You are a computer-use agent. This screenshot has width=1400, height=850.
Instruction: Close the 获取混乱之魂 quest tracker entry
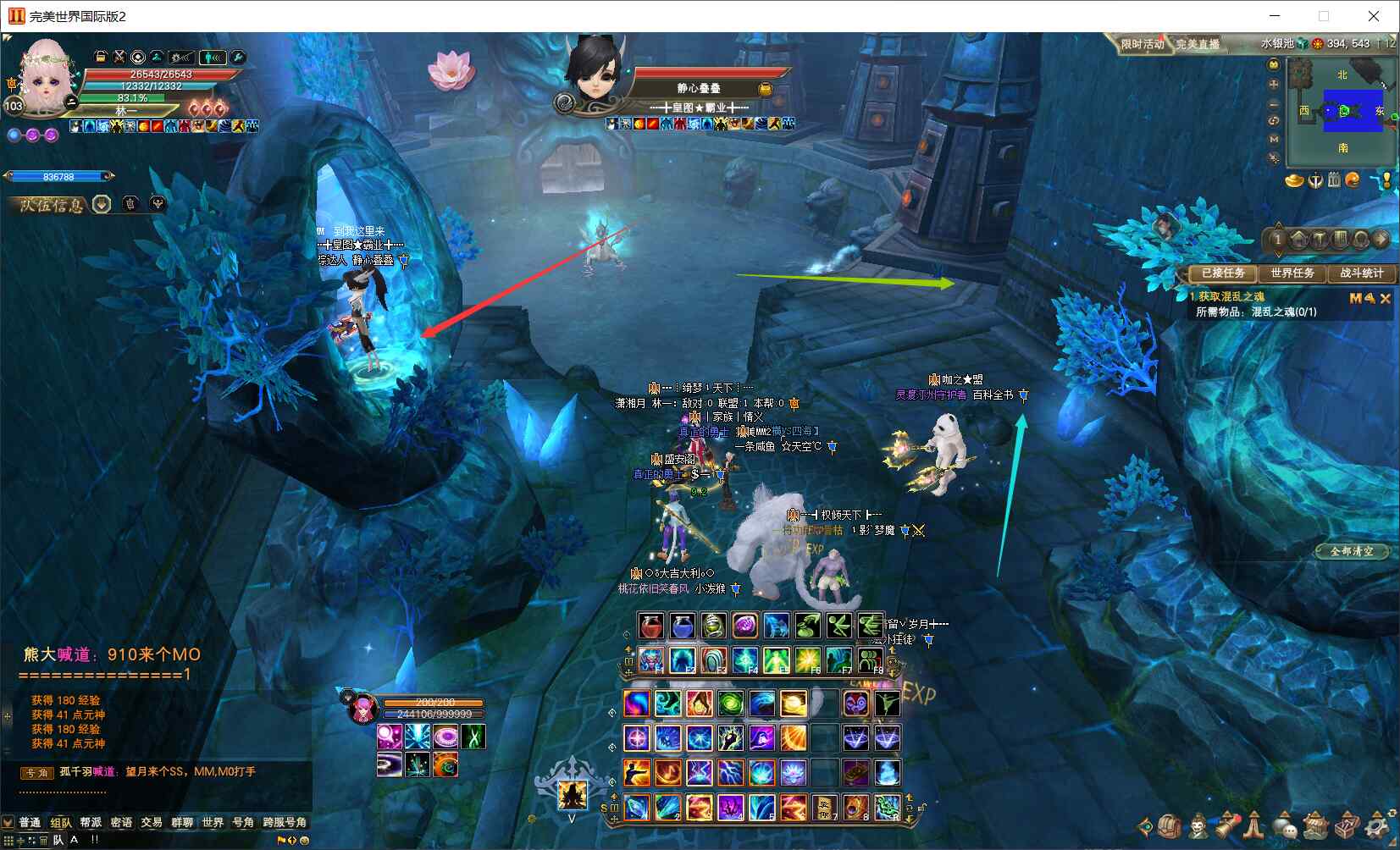point(1386,298)
